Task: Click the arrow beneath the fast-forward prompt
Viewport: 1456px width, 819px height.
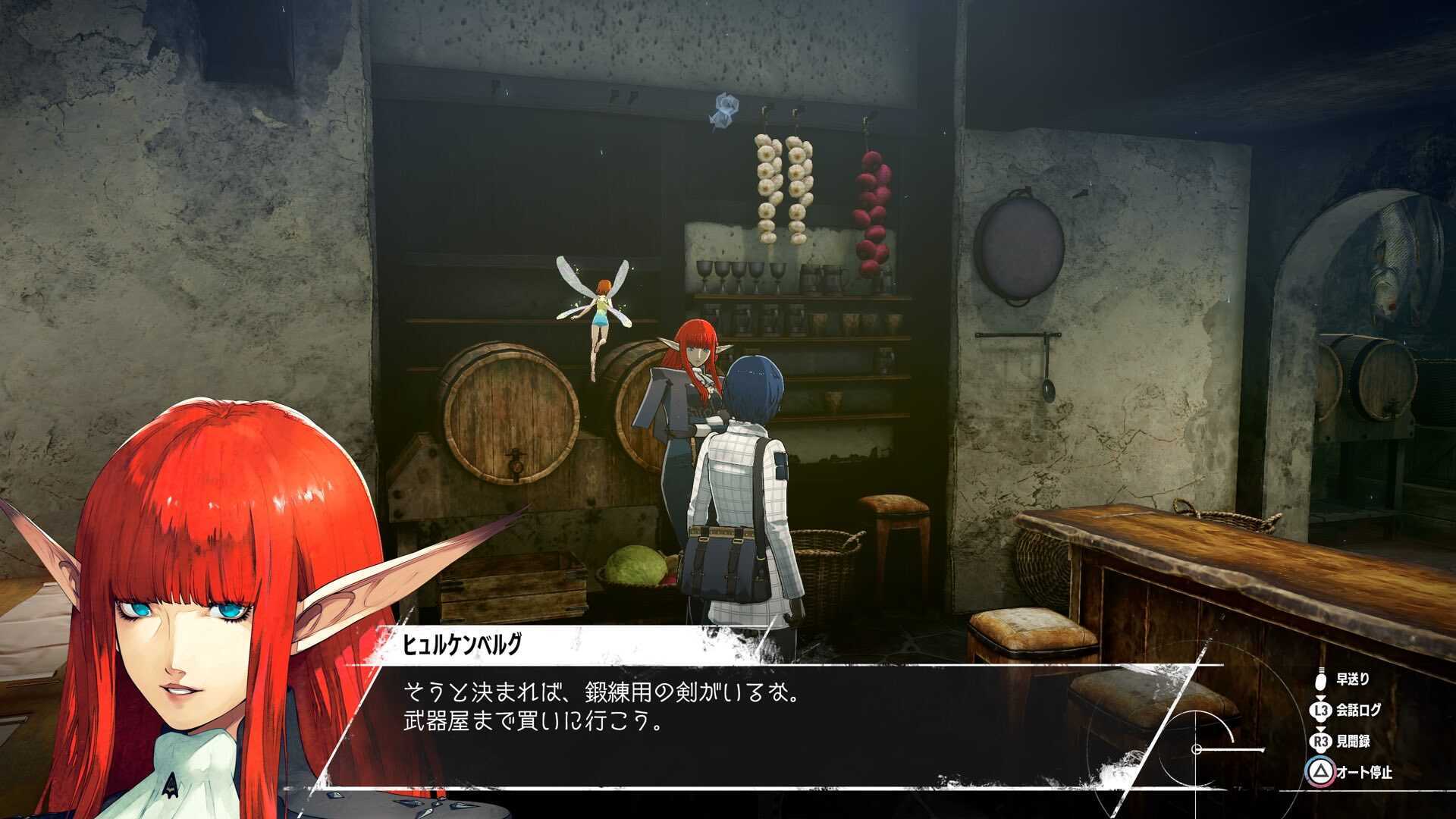Action: coord(1321,699)
